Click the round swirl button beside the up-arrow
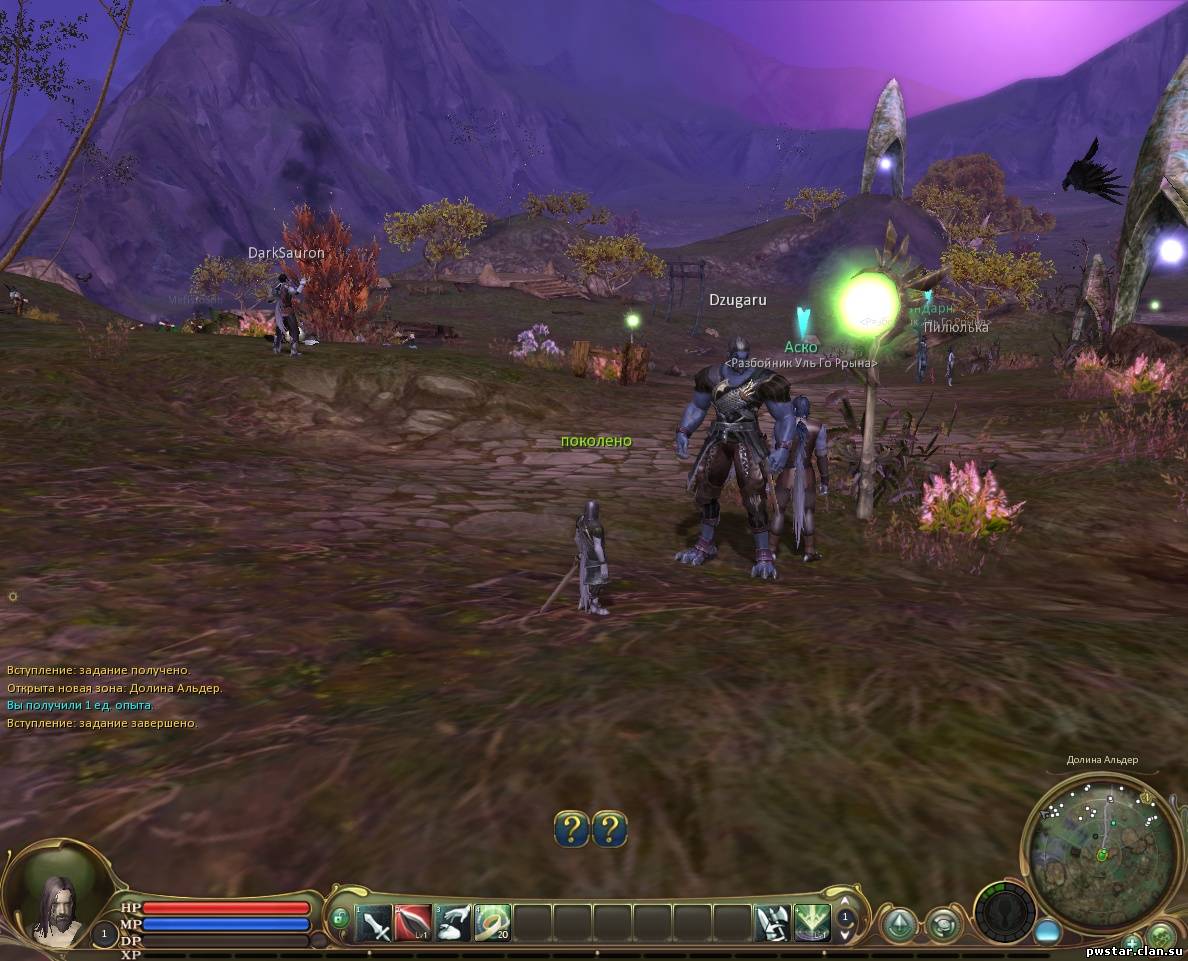 943,924
